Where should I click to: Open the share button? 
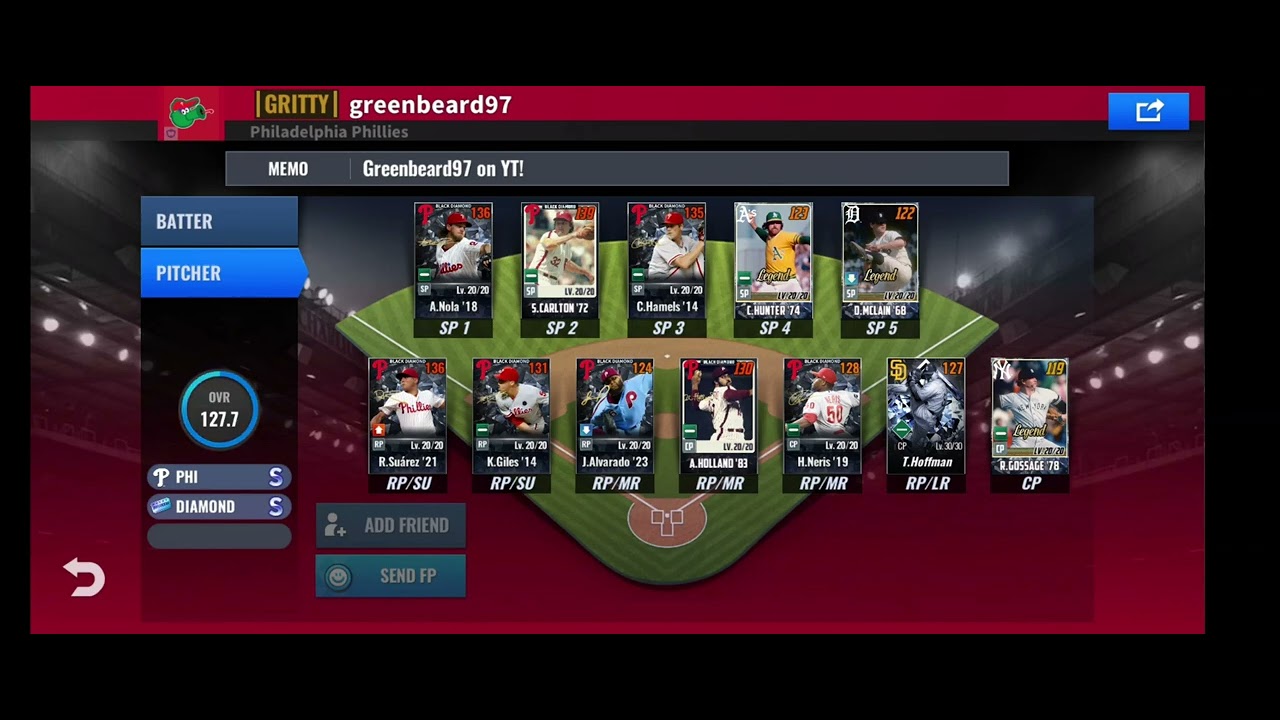[1148, 111]
